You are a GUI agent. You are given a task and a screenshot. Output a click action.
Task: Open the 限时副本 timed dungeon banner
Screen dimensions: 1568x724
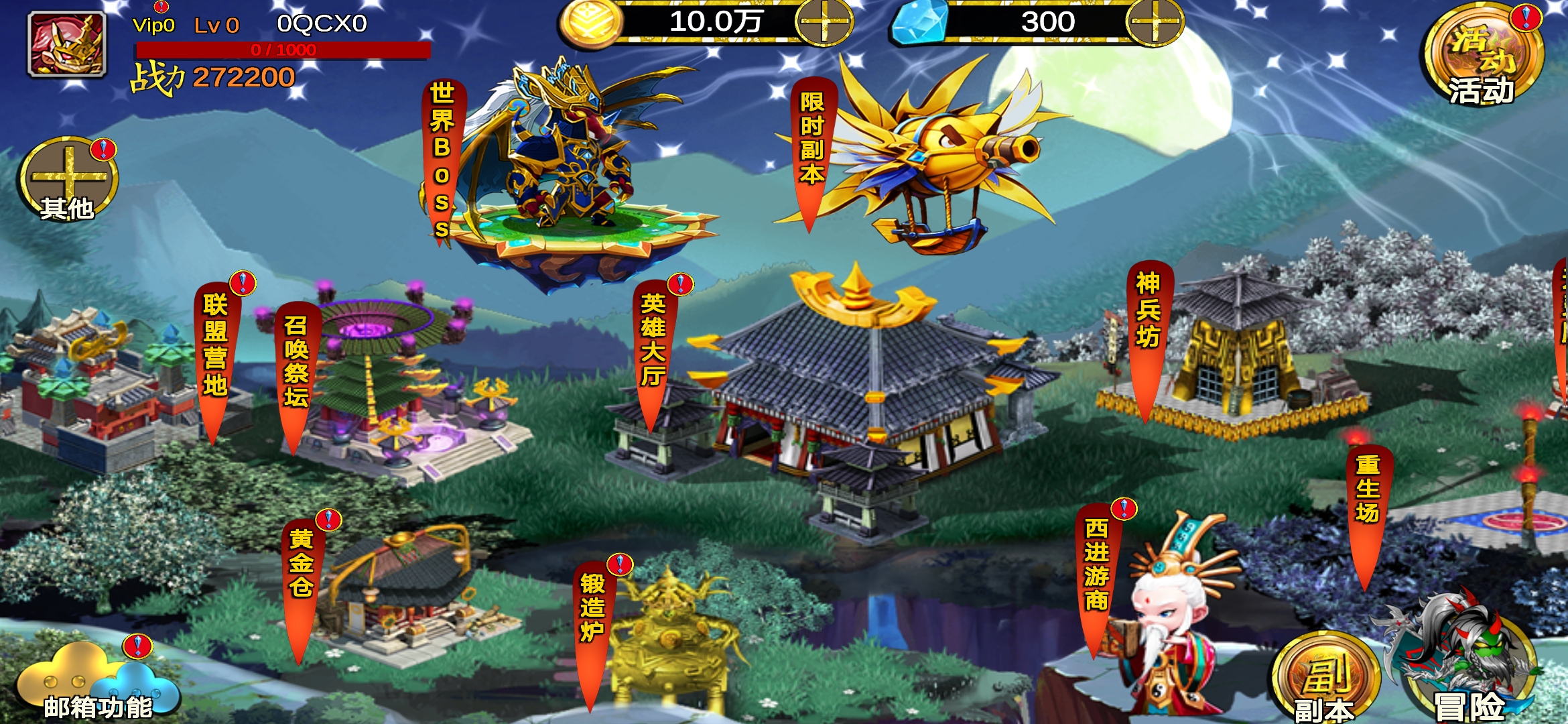point(811,141)
